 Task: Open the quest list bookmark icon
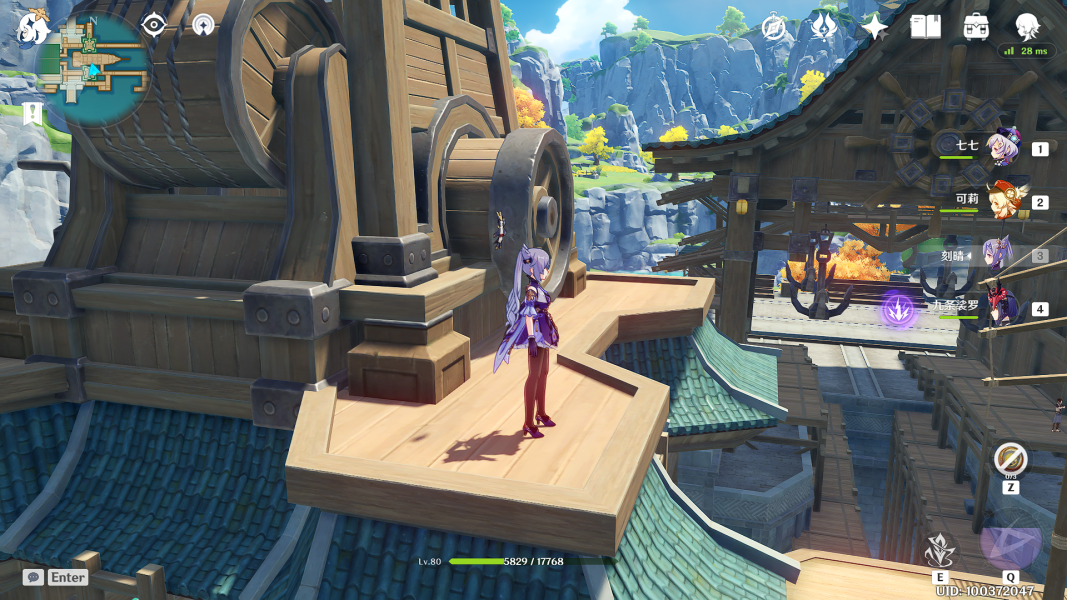pos(33,114)
